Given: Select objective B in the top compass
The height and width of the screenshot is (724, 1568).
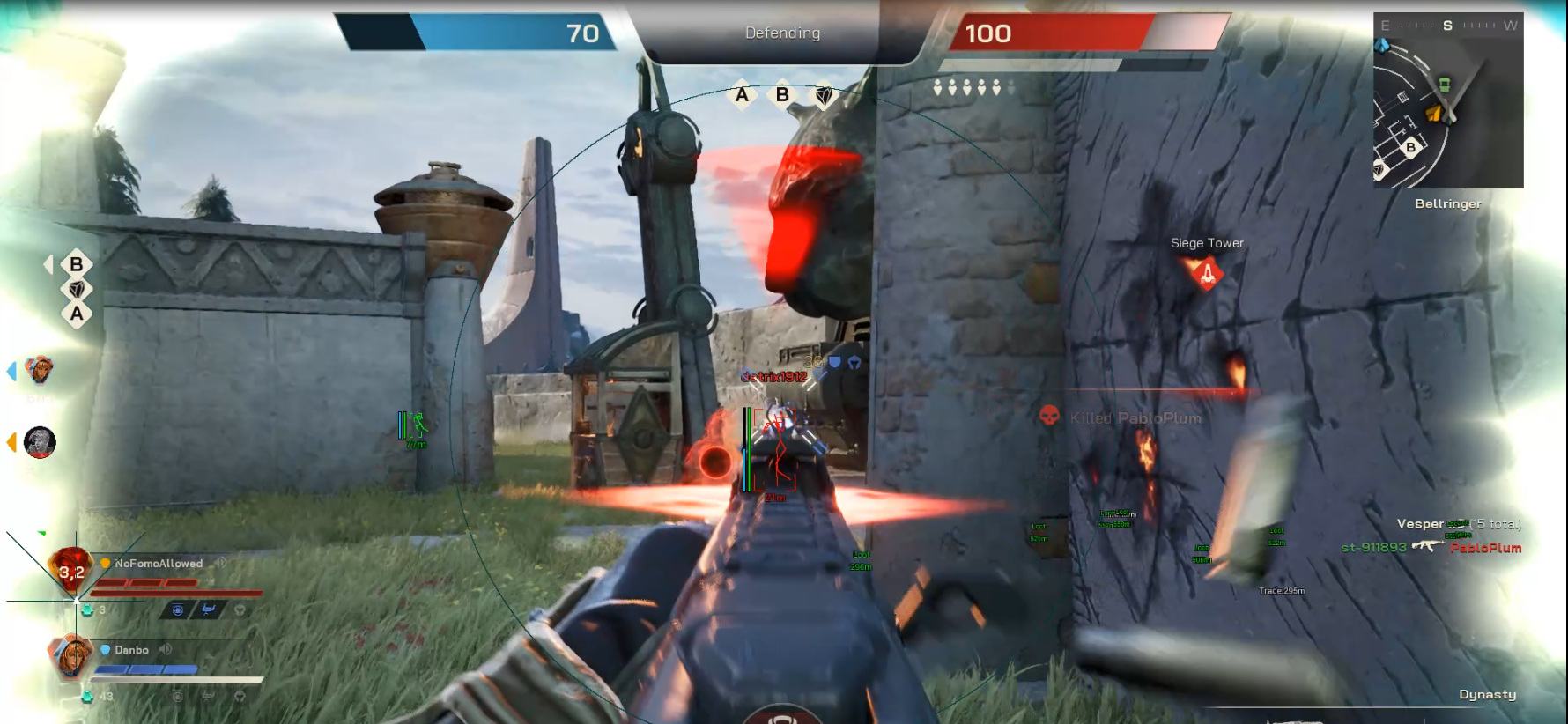Looking at the screenshot, I should click(782, 95).
